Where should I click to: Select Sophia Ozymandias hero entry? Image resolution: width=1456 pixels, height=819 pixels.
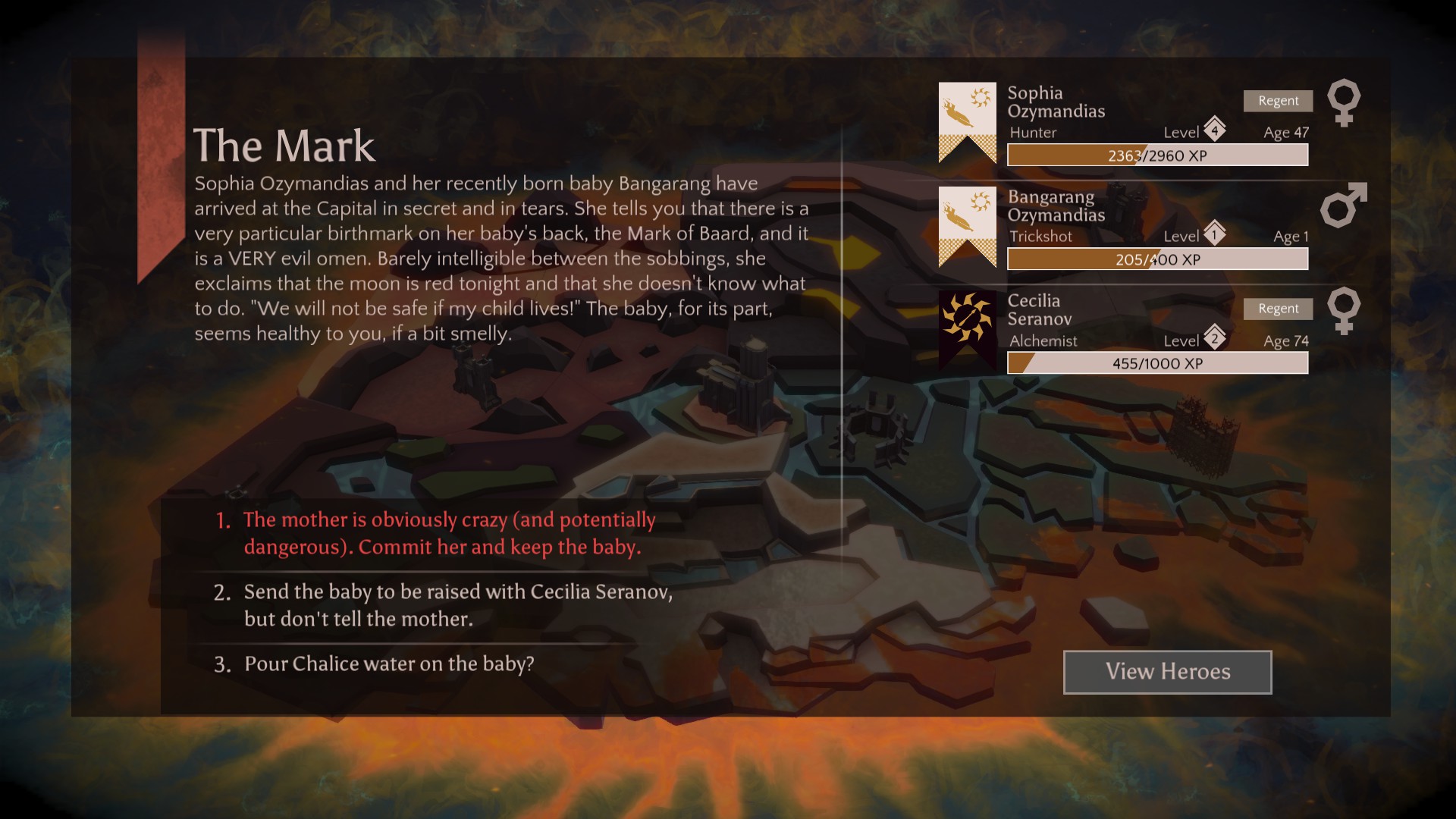(x=1056, y=102)
